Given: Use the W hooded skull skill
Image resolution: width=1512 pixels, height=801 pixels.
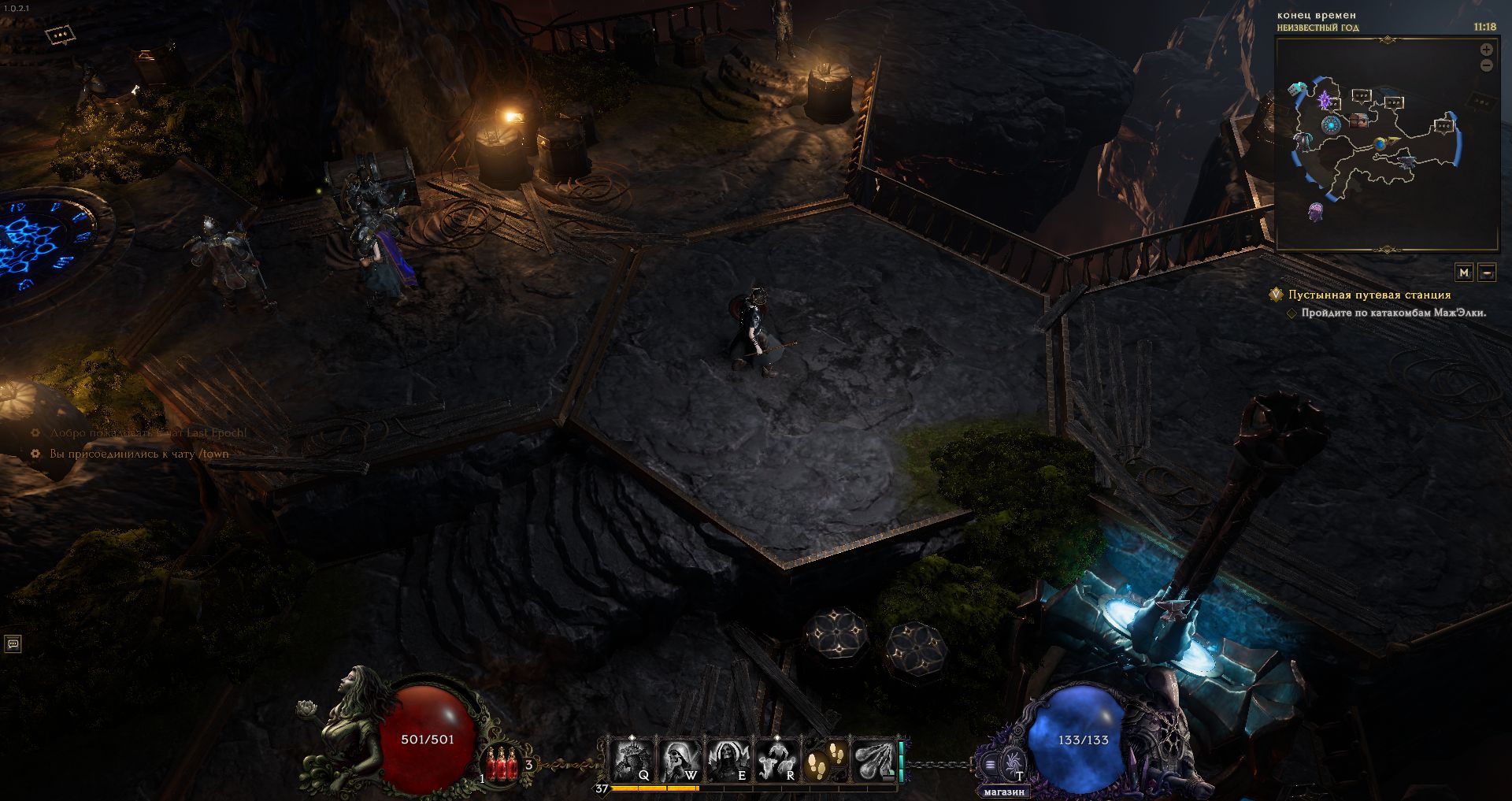Looking at the screenshot, I should (x=680, y=760).
